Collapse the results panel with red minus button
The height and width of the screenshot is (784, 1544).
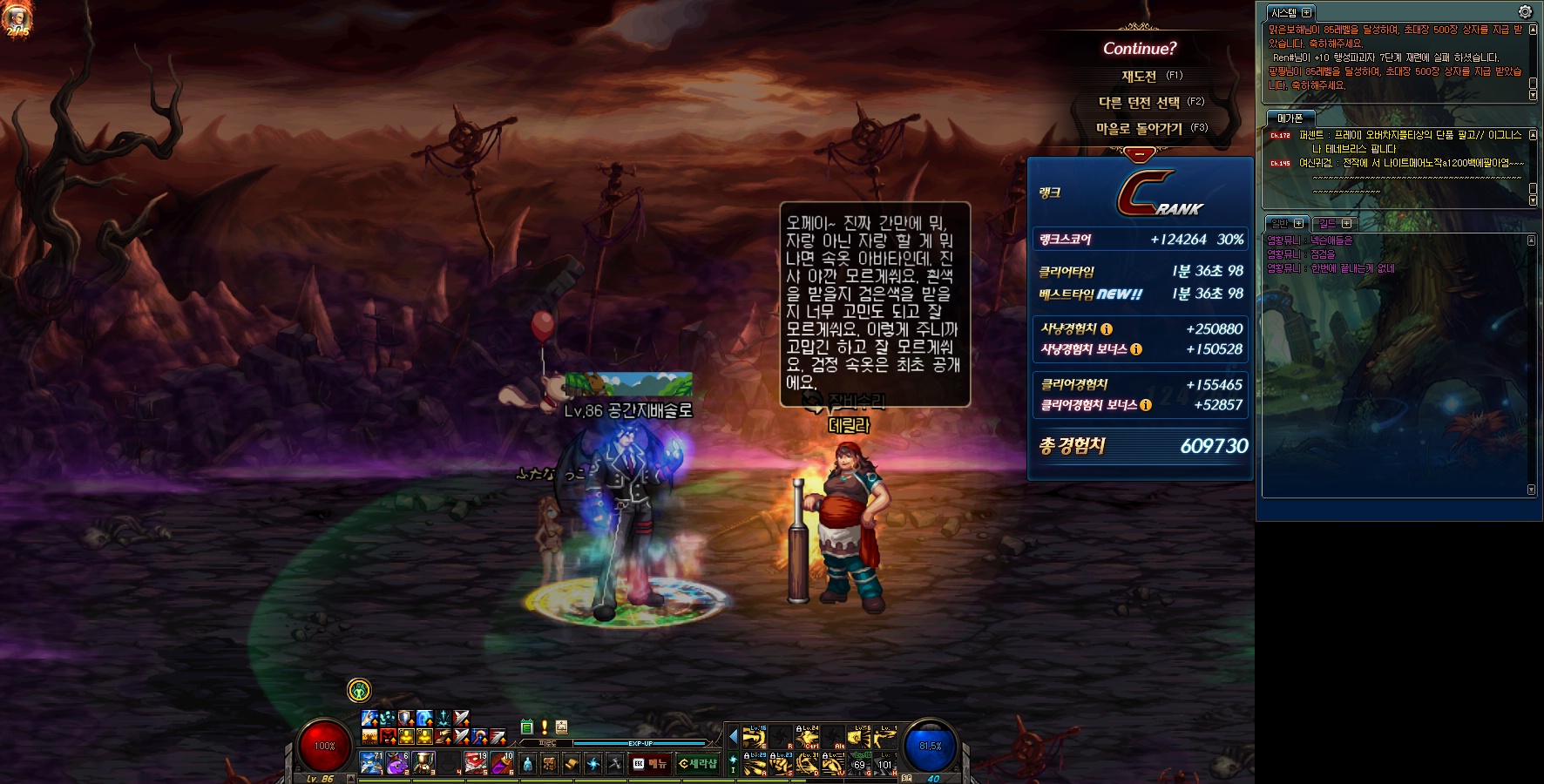(1139, 154)
